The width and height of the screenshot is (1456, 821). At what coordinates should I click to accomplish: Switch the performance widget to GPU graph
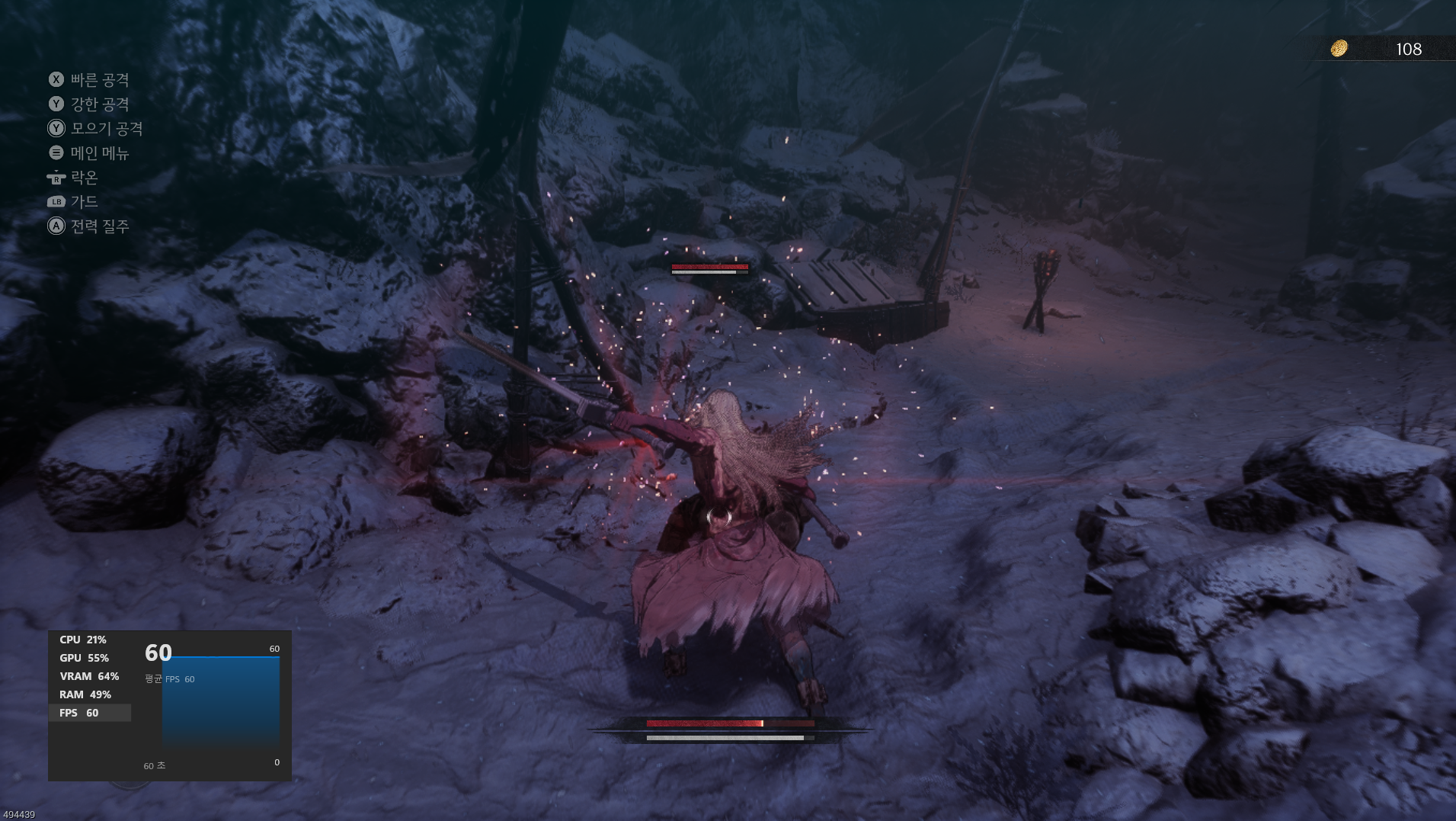pos(84,658)
